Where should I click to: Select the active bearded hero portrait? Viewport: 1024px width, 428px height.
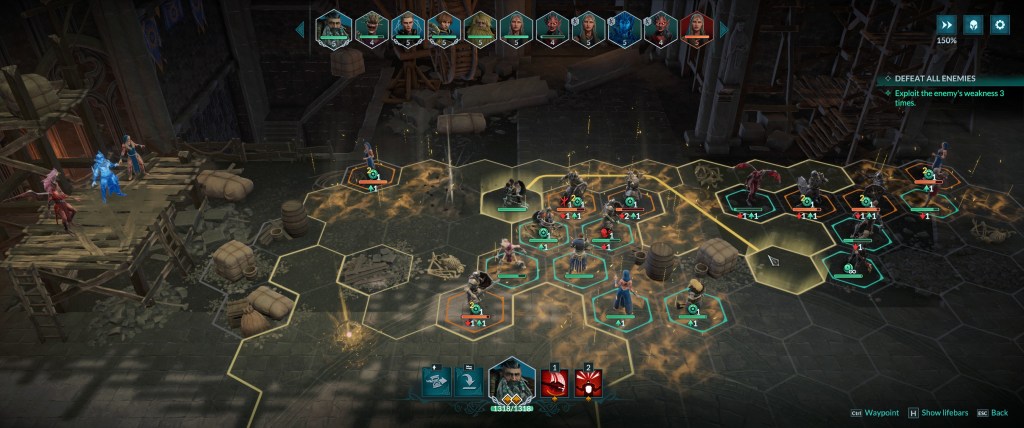[511, 380]
